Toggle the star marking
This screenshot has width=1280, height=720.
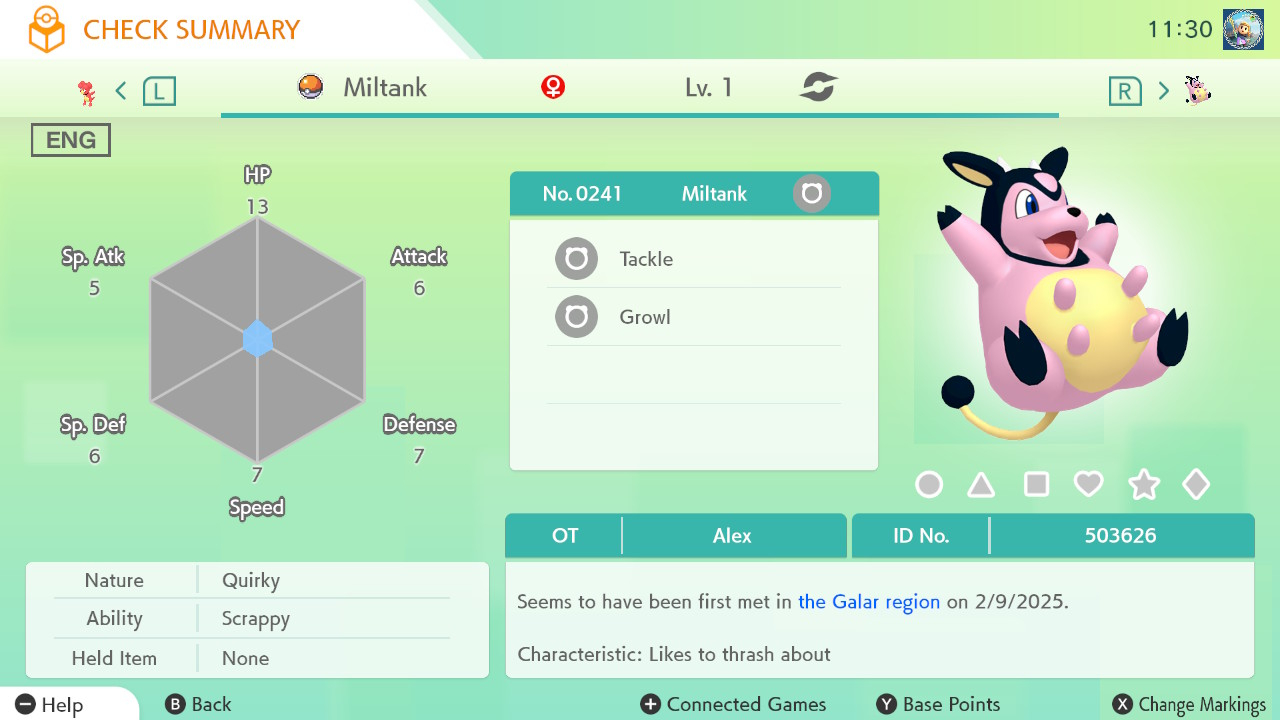tap(1143, 485)
